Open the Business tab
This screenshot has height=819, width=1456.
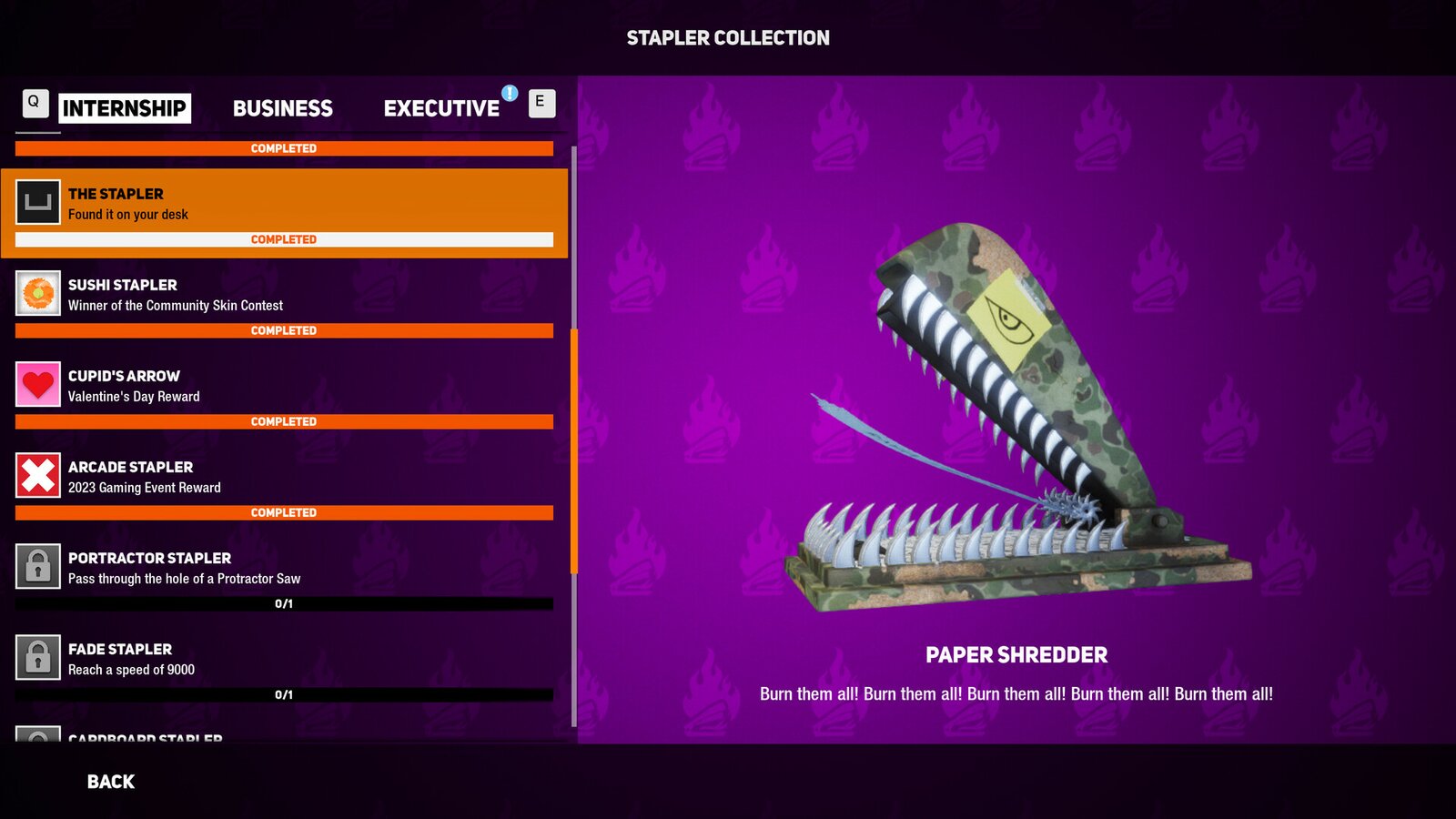tap(283, 108)
